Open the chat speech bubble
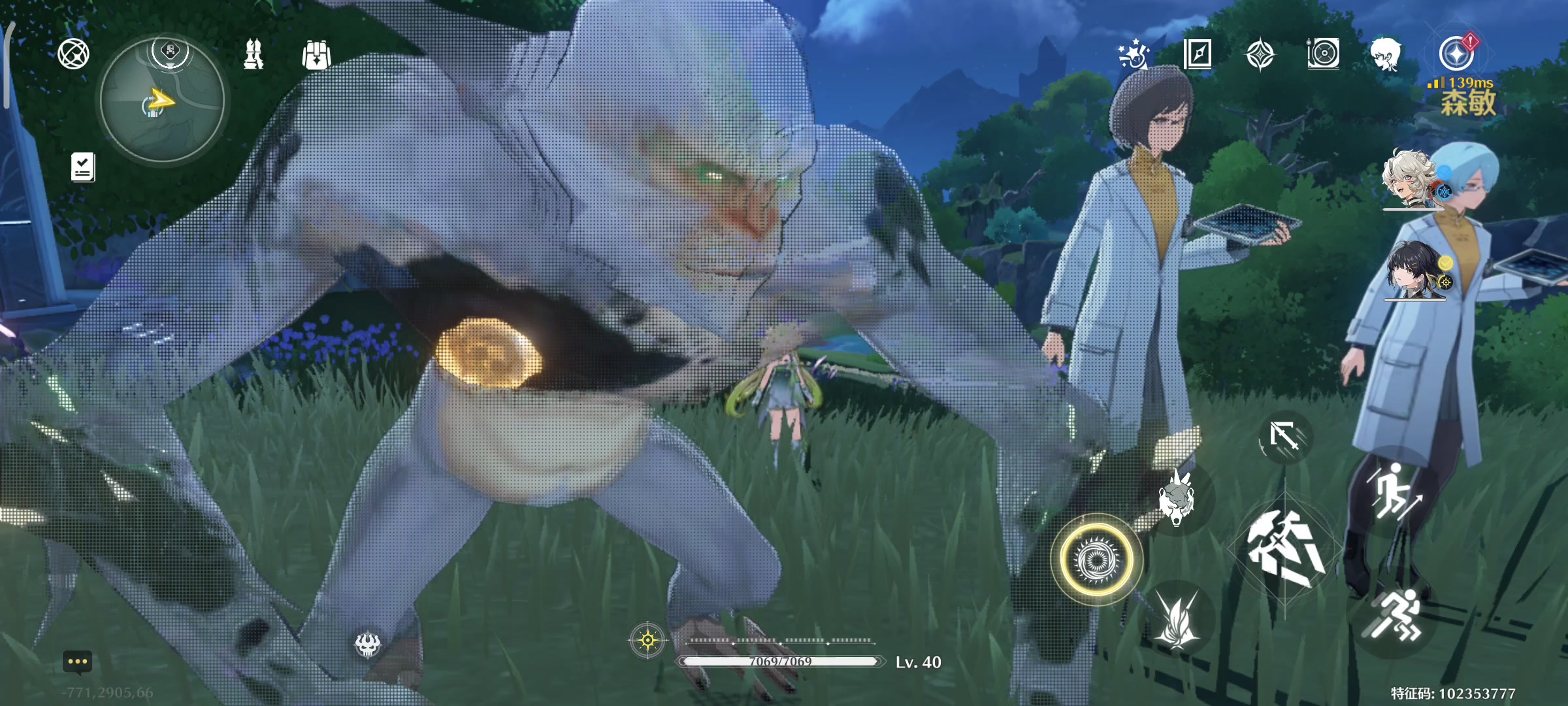Image resolution: width=1568 pixels, height=706 pixels. [x=77, y=662]
